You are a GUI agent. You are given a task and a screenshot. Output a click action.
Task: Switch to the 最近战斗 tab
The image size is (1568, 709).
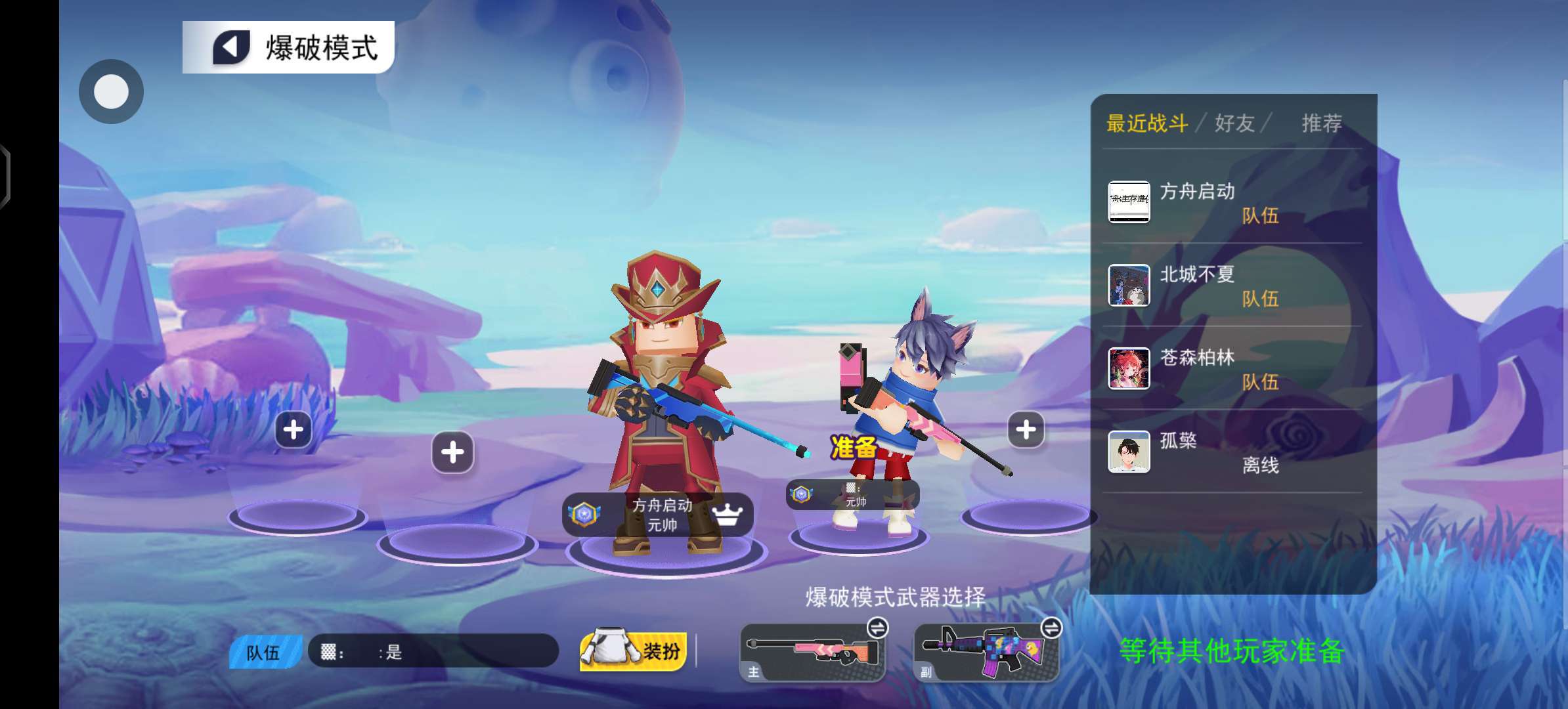pos(1146,123)
